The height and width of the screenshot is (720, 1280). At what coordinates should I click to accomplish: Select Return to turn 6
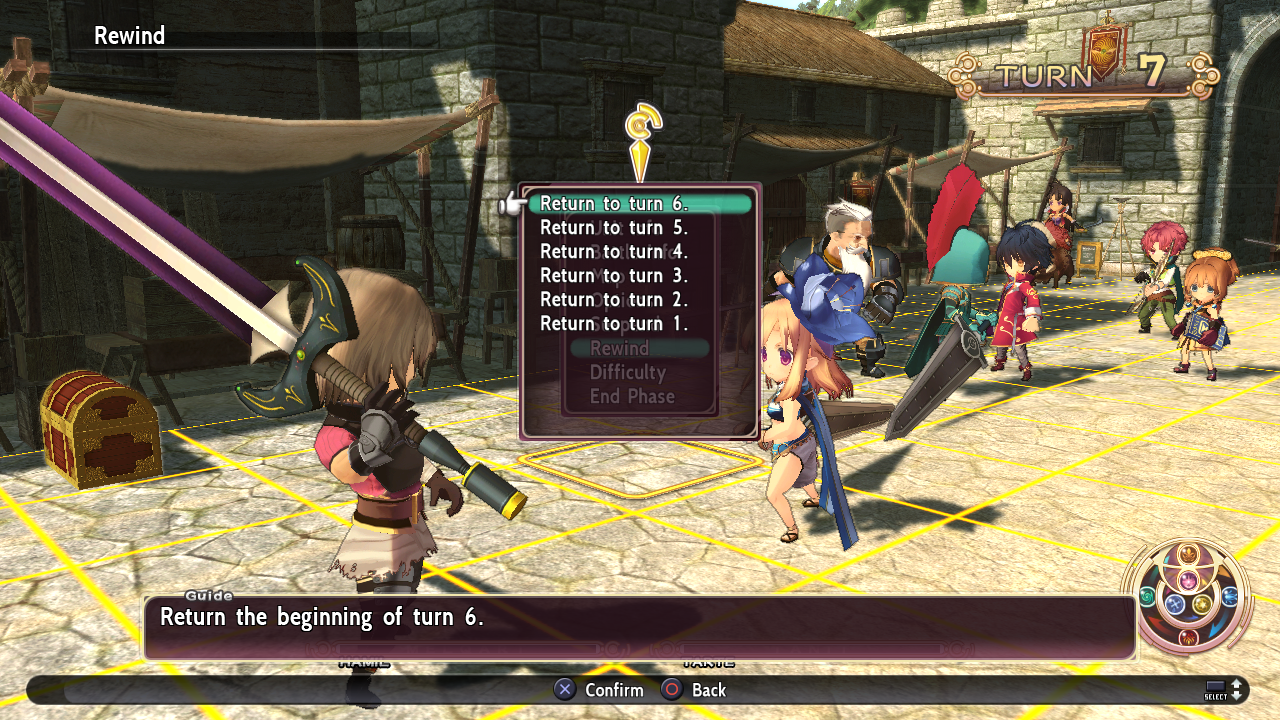coord(614,204)
